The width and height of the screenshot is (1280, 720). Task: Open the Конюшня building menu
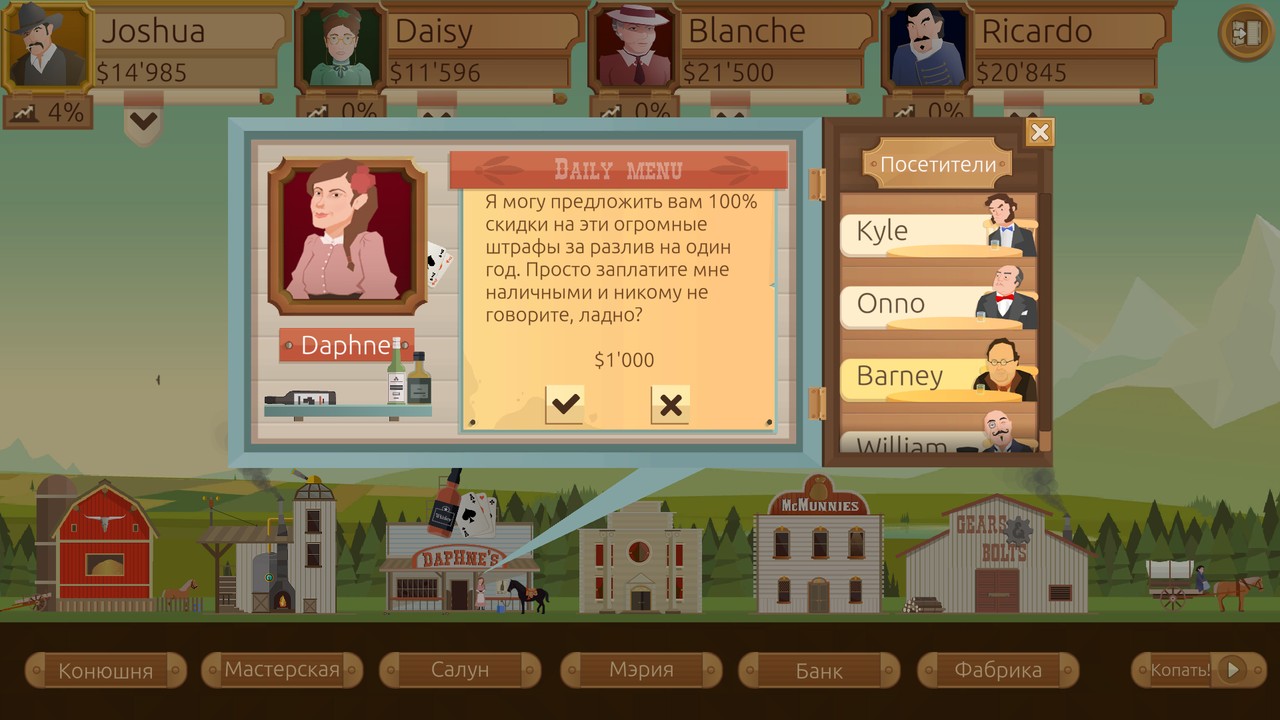click(105, 670)
